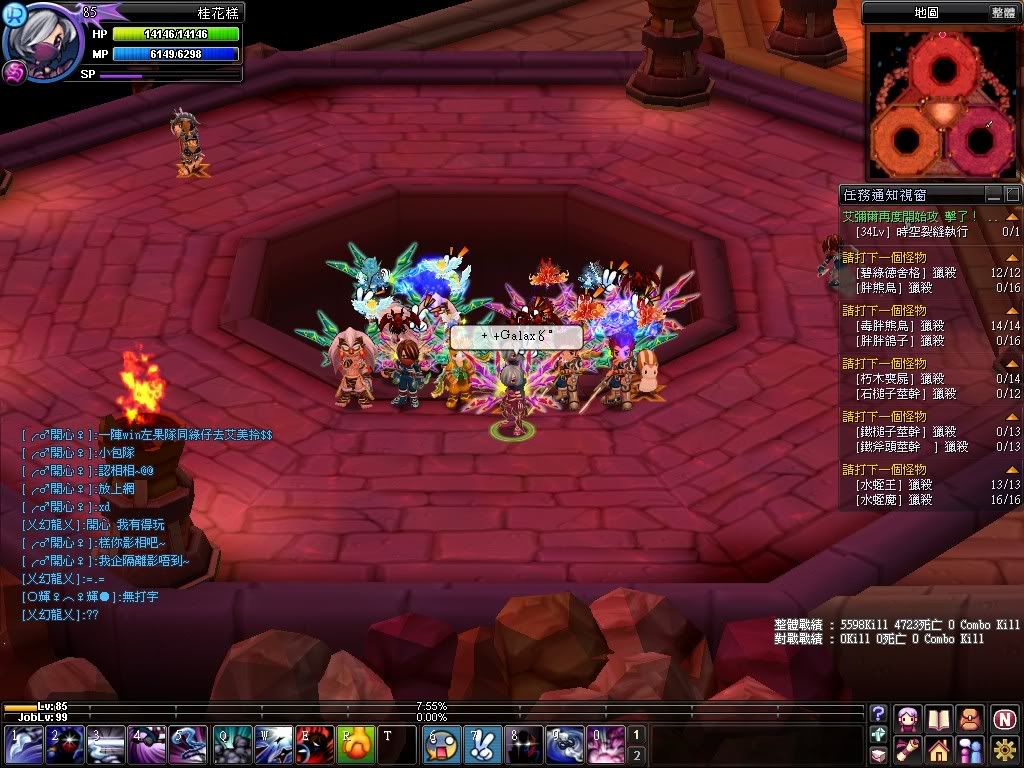Open the question mark help button
This screenshot has width=1024, height=768.
[878, 713]
